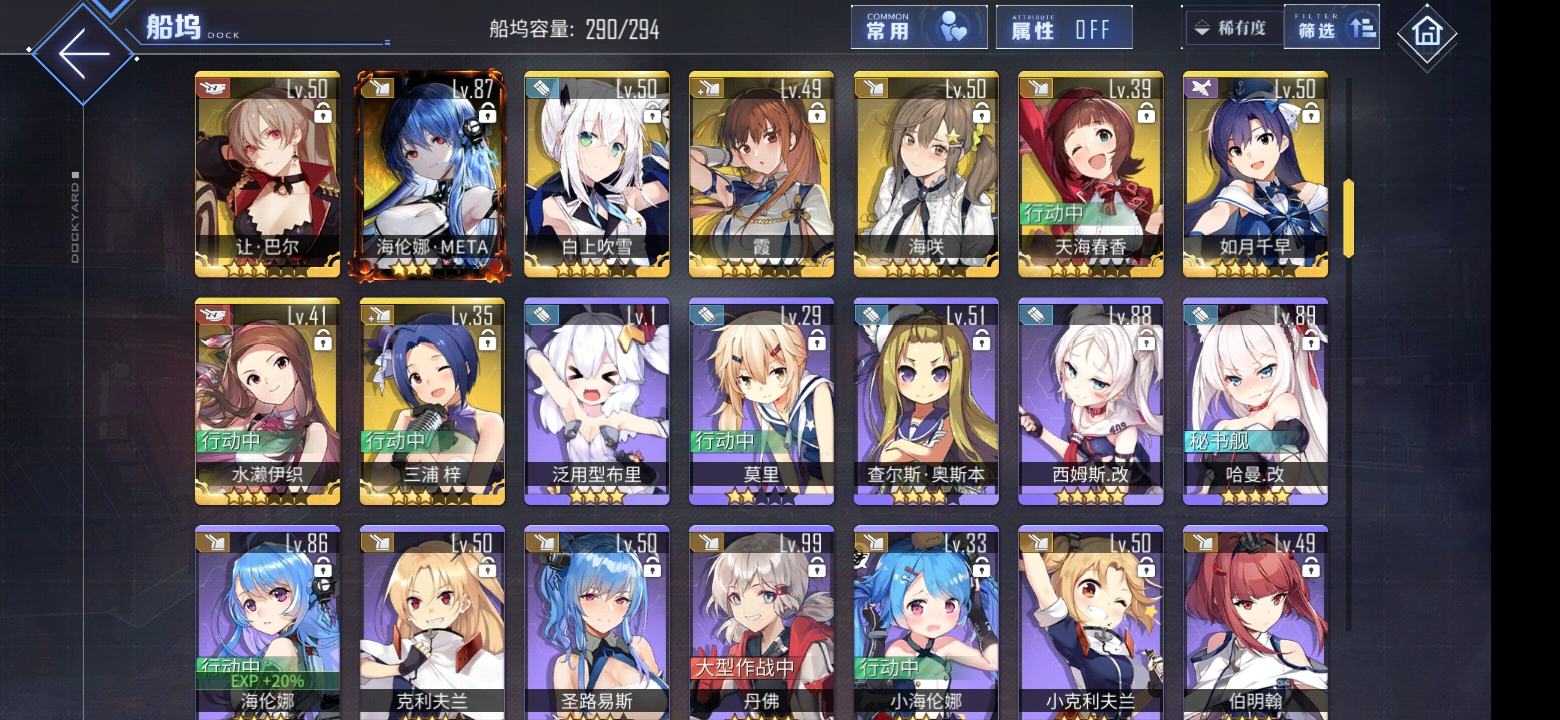This screenshot has height=720, width=1560.
Task: Toggle the 属性 attribute display
Action: point(1064,28)
